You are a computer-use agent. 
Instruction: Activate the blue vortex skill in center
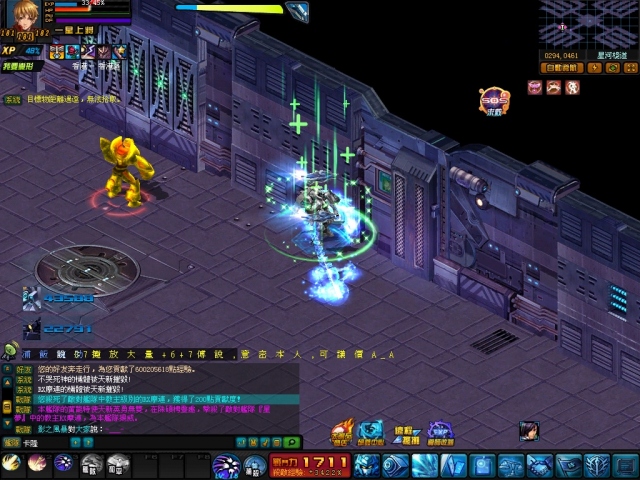pyautogui.click(x=226, y=465)
